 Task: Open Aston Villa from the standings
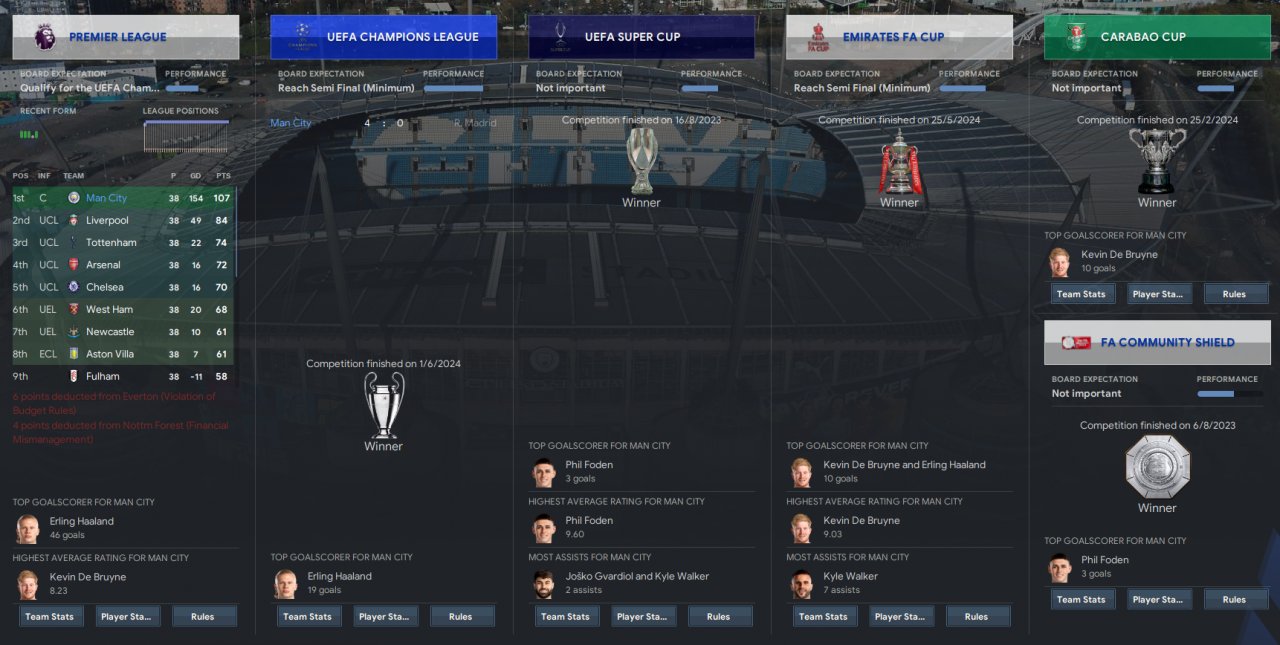pos(110,354)
